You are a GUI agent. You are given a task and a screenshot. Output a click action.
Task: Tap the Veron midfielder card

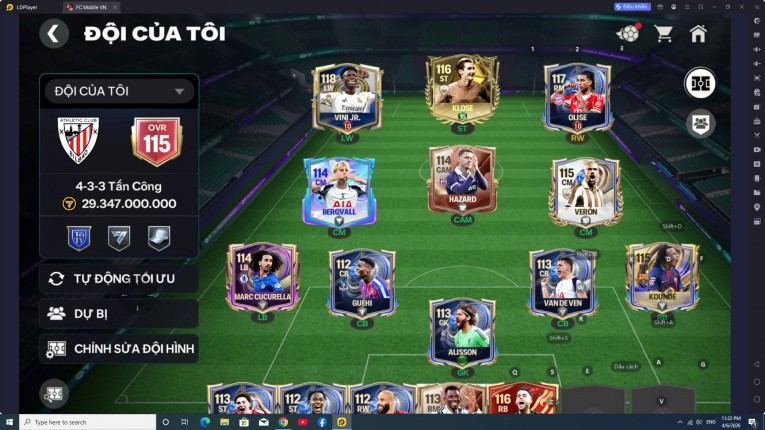click(x=585, y=191)
